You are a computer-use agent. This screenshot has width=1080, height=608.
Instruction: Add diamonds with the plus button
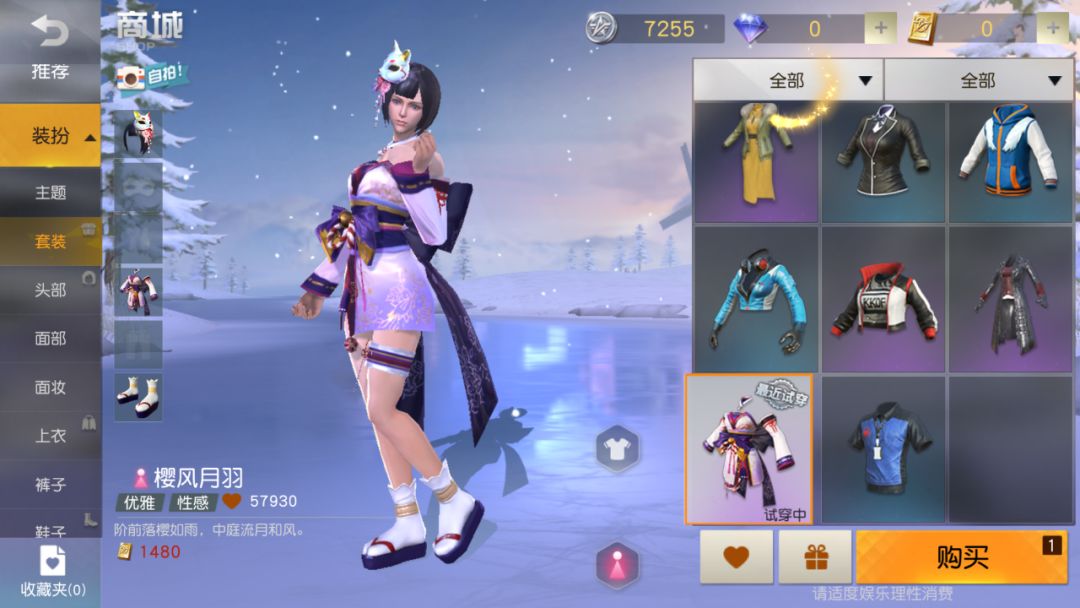[x=880, y=28]
